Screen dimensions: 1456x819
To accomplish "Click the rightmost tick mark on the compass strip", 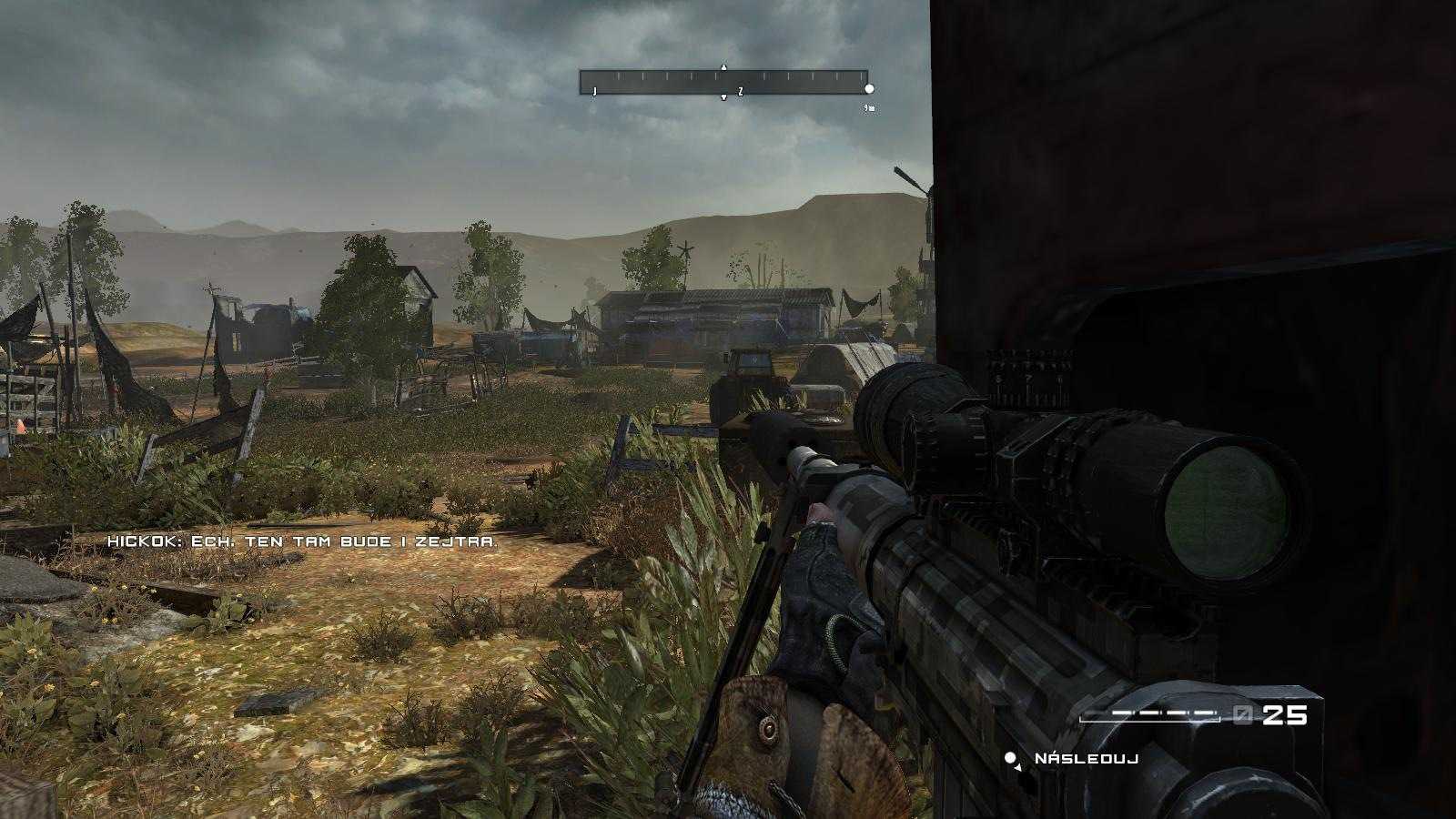I will pos(861,76).
